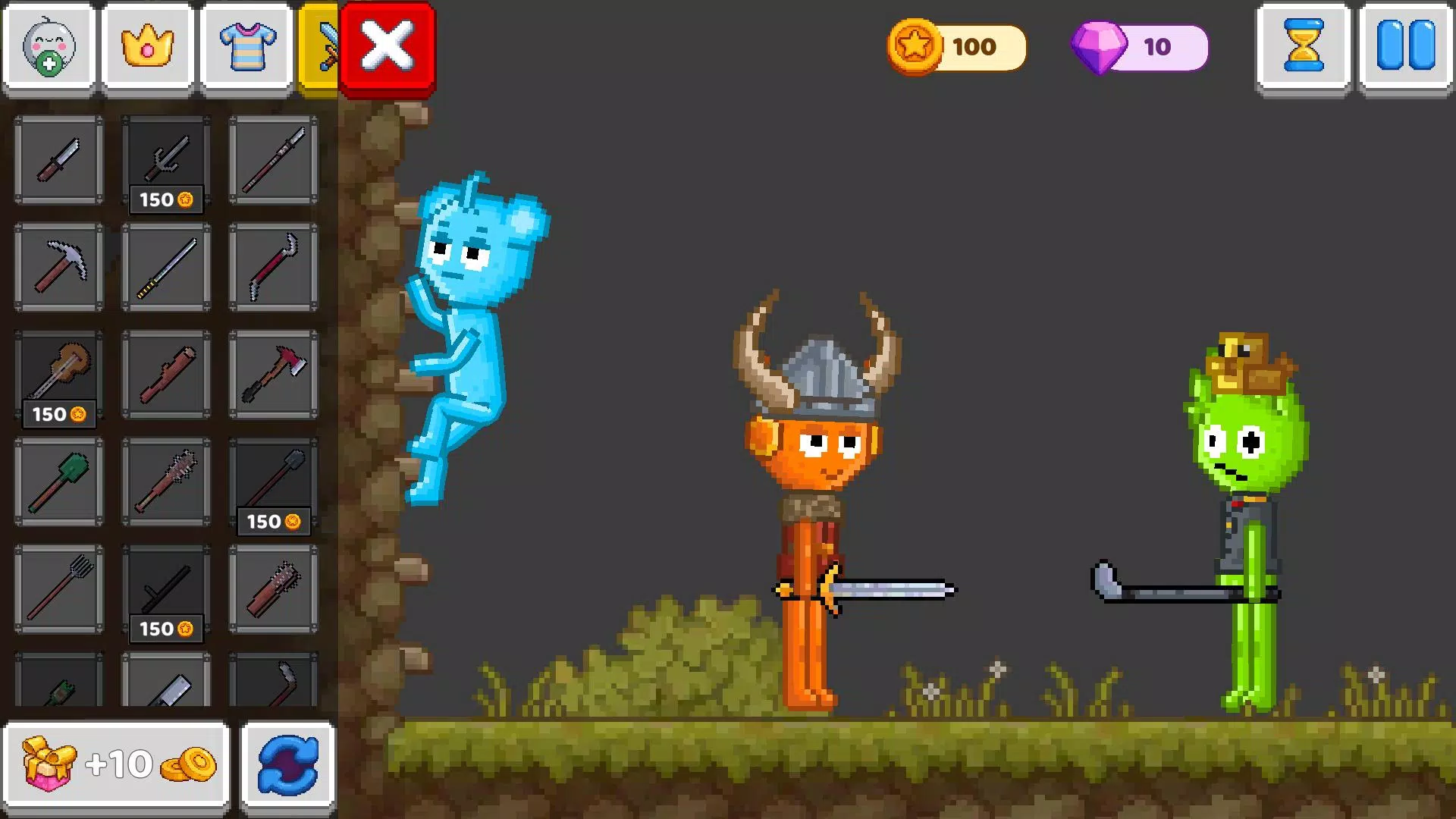
Task: Equip the katana weapon
Action: pyautogui.click(x=167, y=267)
